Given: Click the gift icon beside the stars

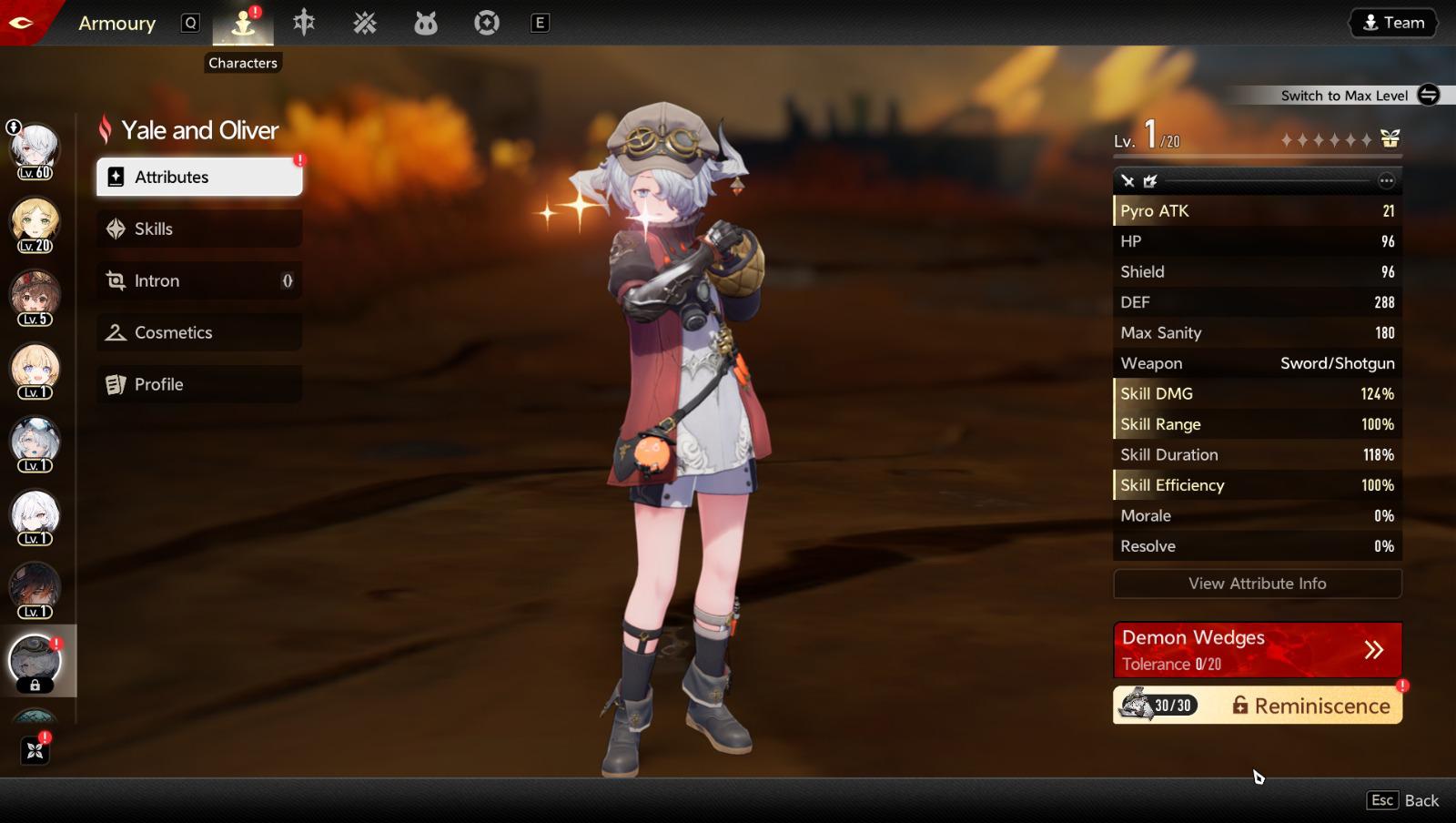Looking at the screenshot, I should pyautogui.click(x=1390, y=139).
